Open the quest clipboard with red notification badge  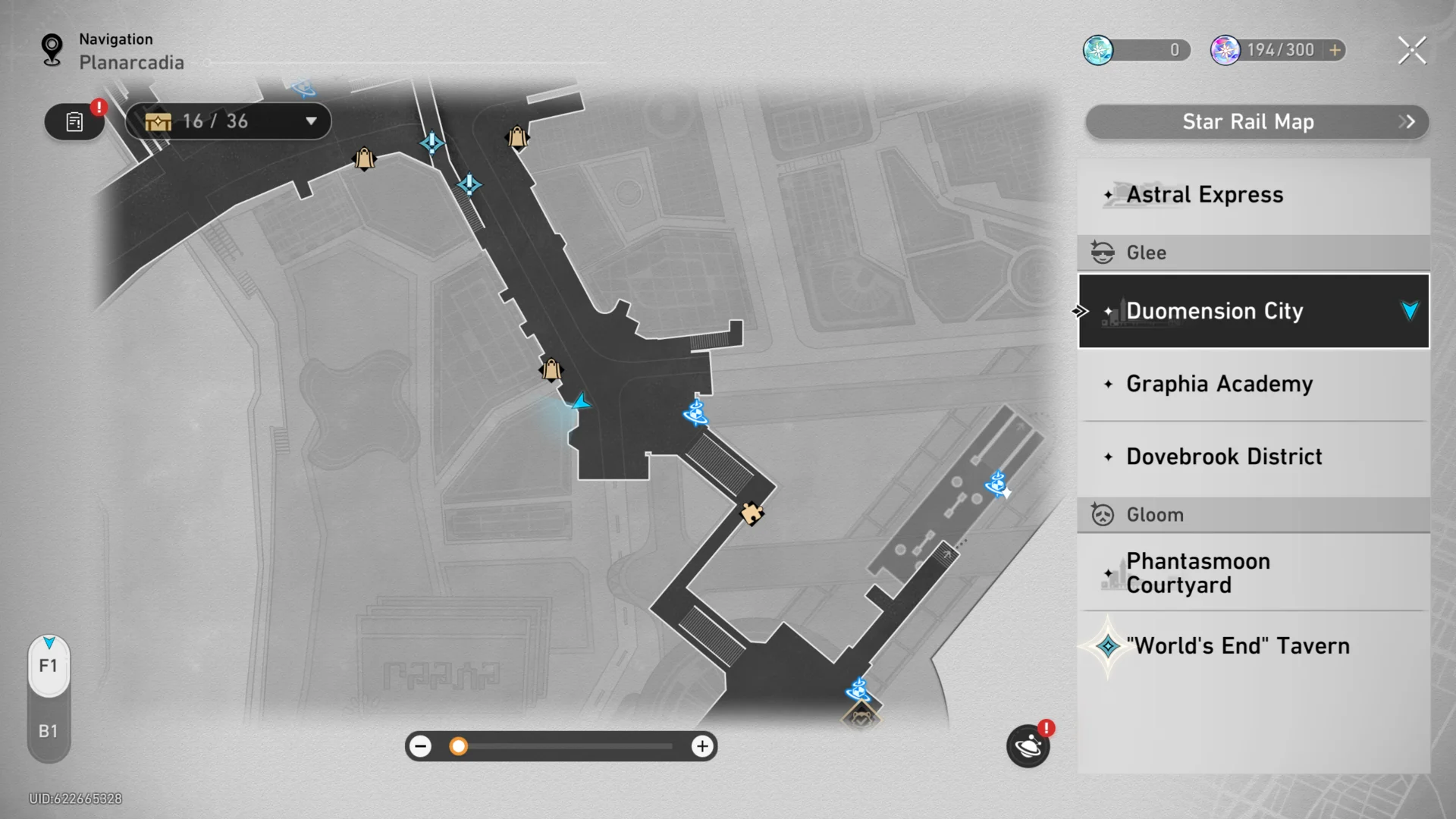tap(74, 121)
